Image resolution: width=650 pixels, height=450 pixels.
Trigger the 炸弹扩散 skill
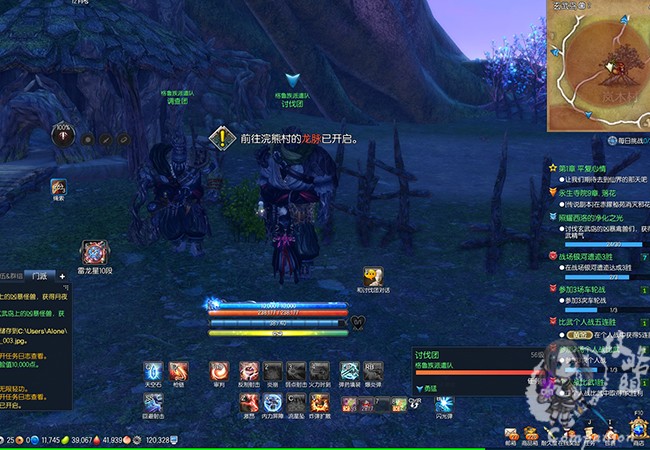point(322,402)
